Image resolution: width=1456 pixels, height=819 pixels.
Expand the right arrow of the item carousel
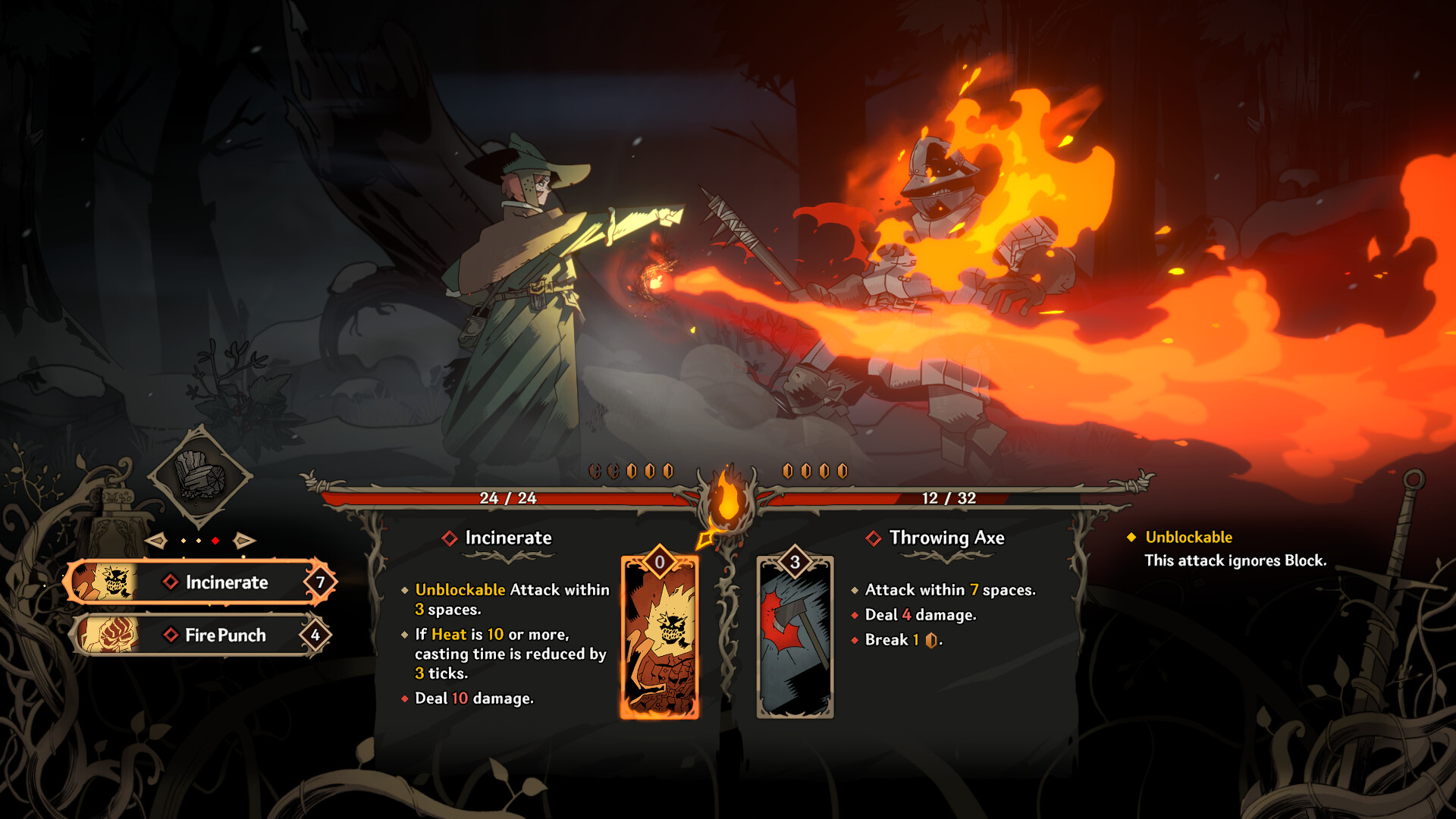click(244, 540)
